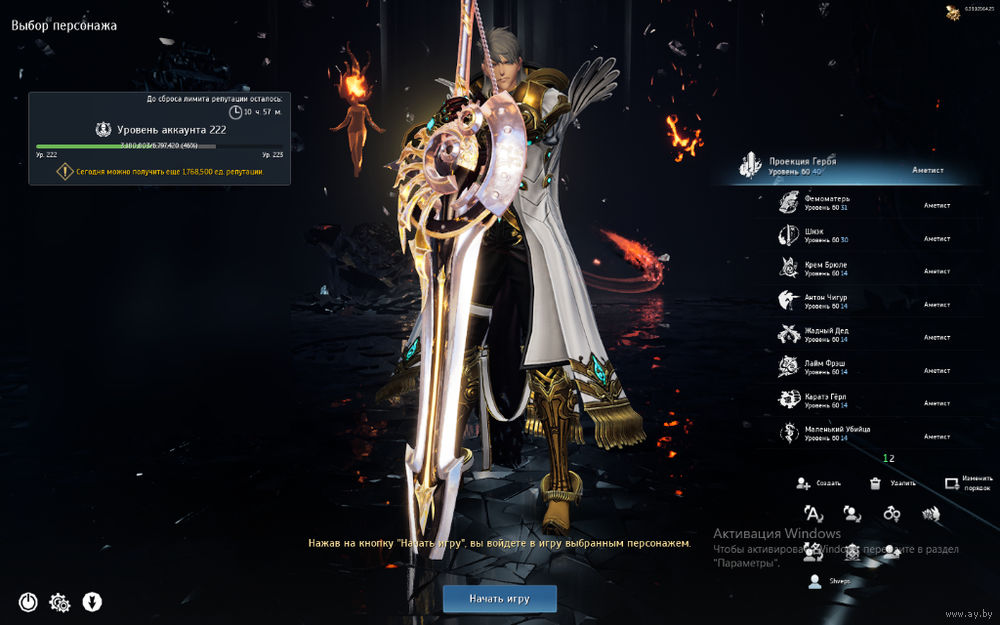The height and width of the screenshot is (625, 1000).
Task: Open "Изменить порядок" to reorder characters
Action: [968, 483]
